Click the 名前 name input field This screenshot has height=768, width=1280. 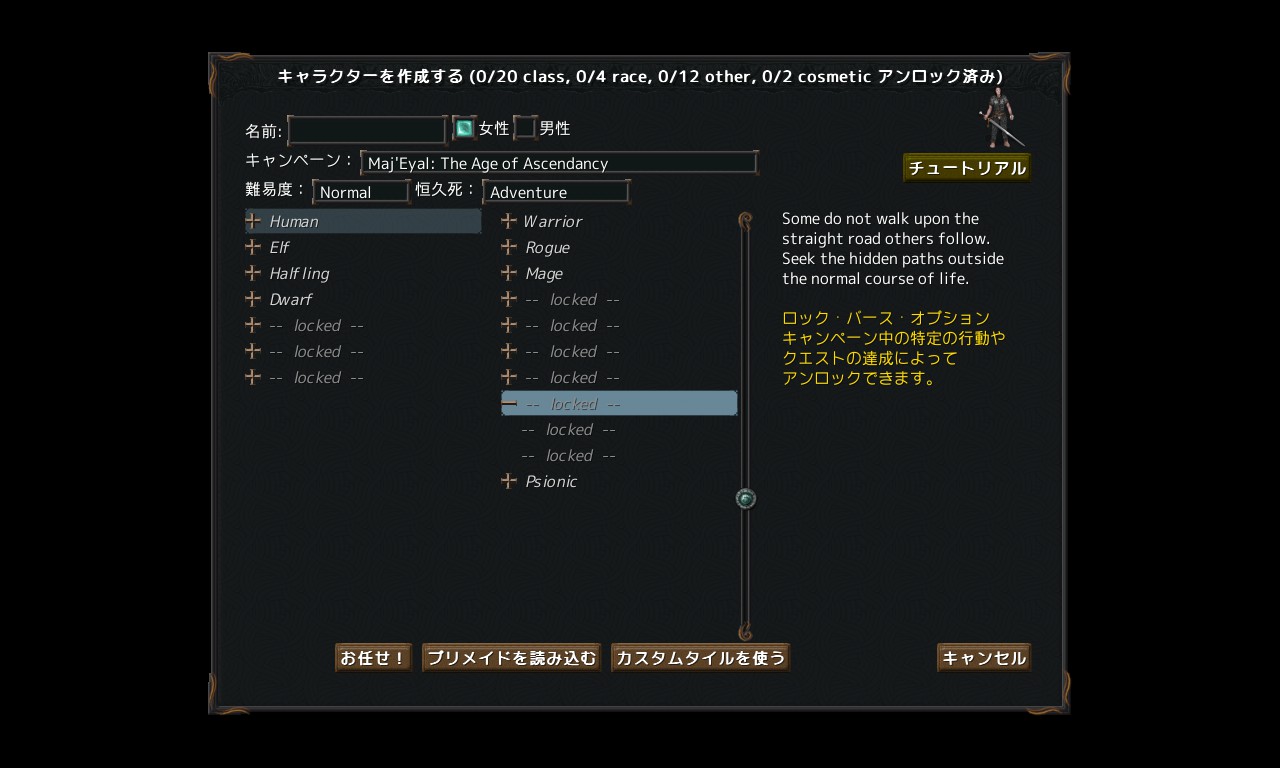point(366,129)
